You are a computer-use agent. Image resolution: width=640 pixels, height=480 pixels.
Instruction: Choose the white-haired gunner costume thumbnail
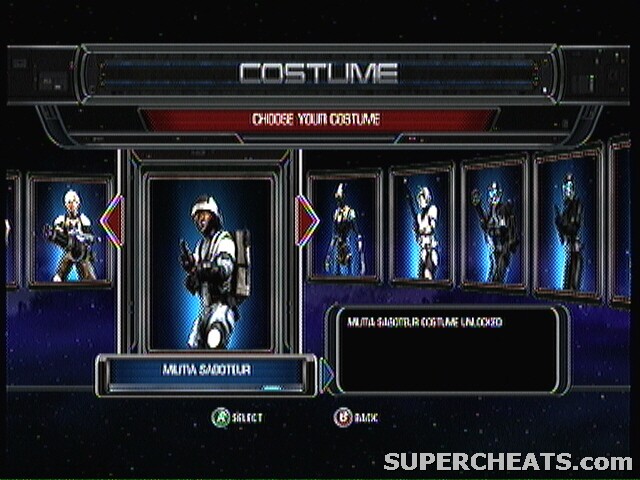click(x=69, y=232)
